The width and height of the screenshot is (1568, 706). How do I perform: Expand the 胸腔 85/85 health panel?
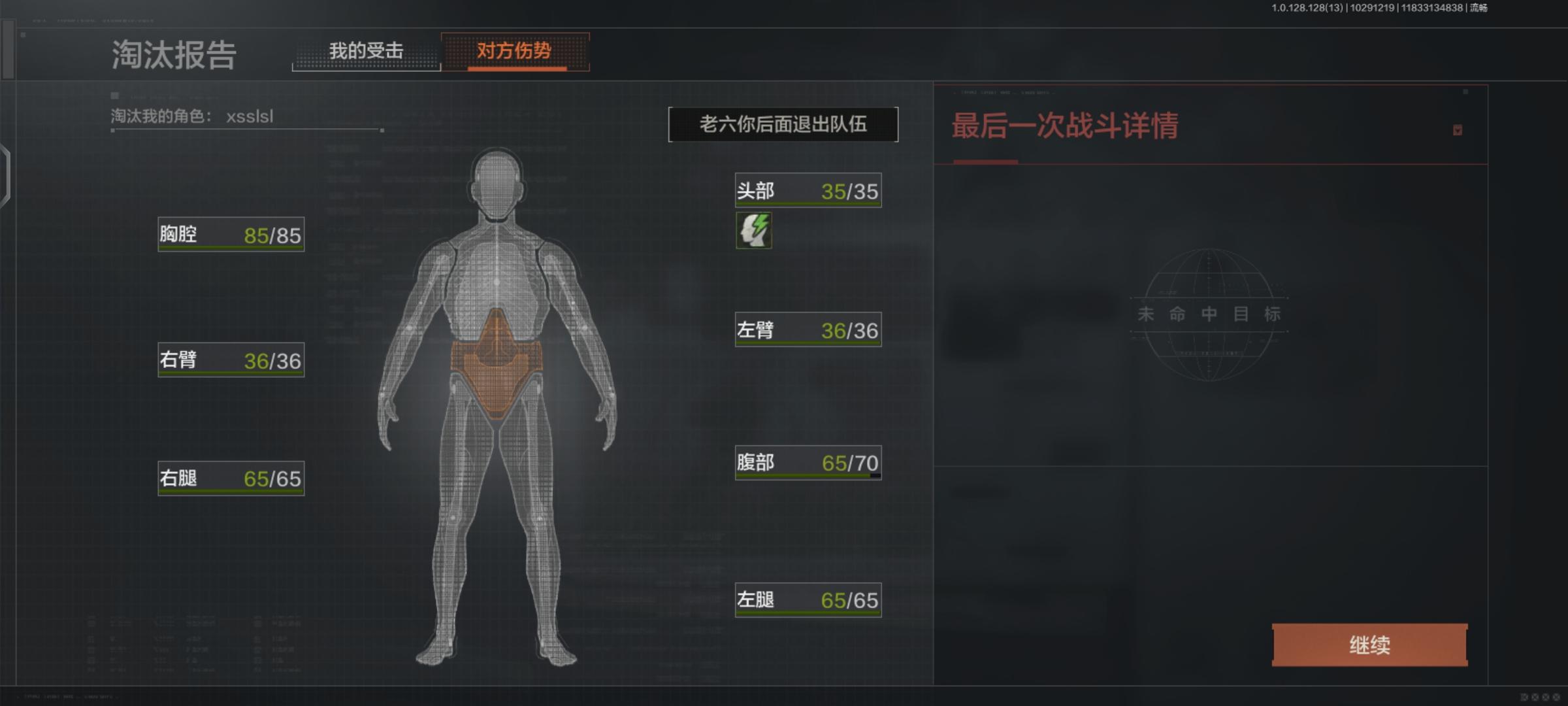coord(230,235)
